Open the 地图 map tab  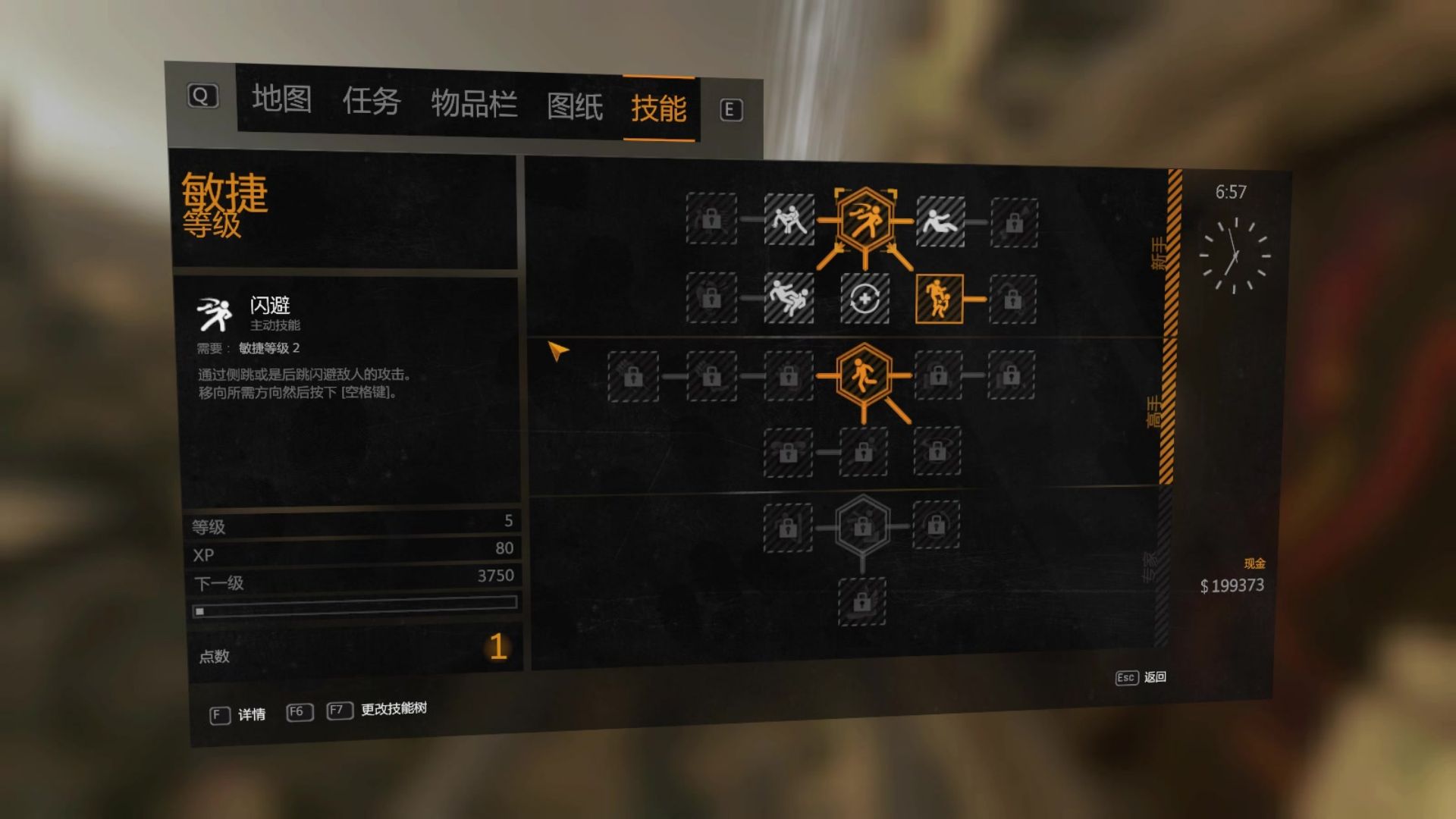pos(281,99)
